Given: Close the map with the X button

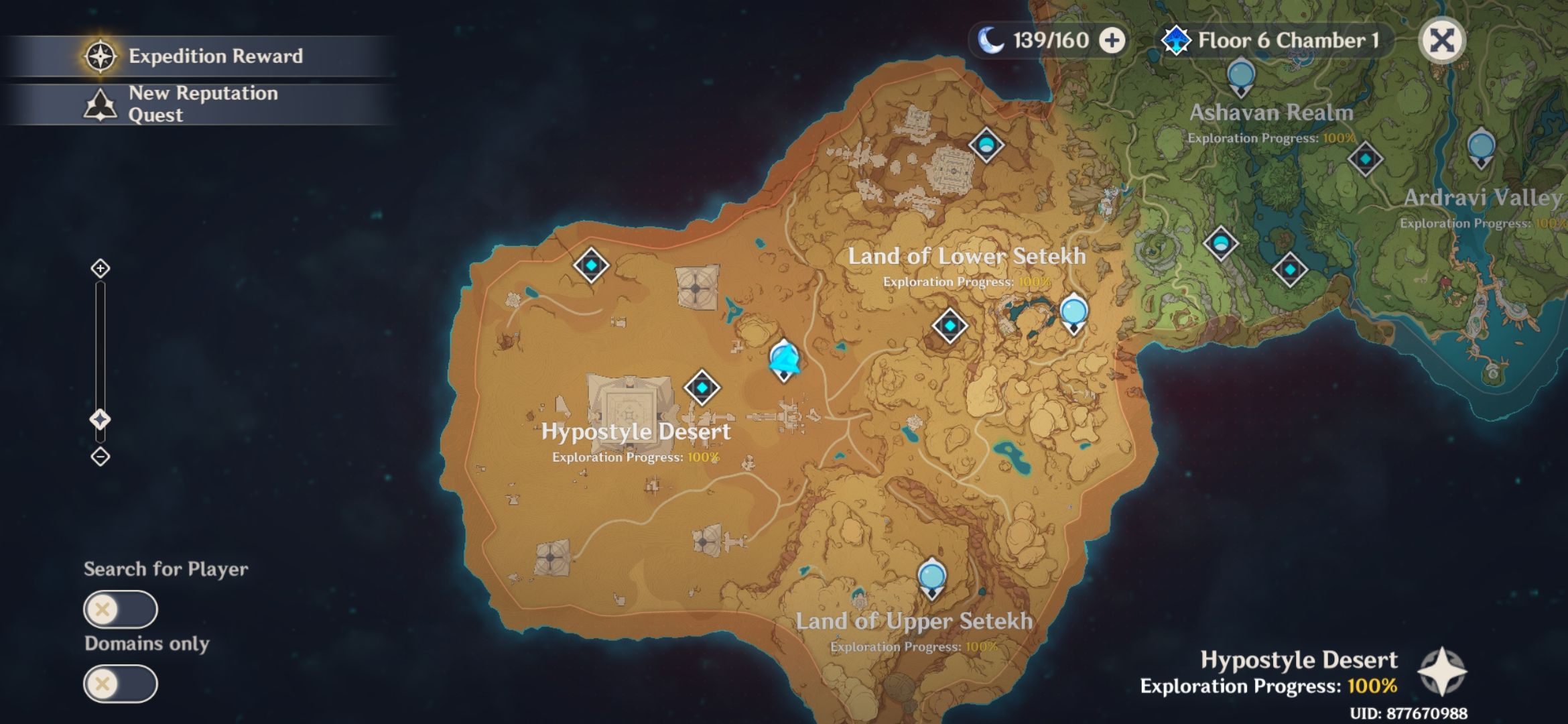Looking at the screenshot, I should tap(1443, 40).
